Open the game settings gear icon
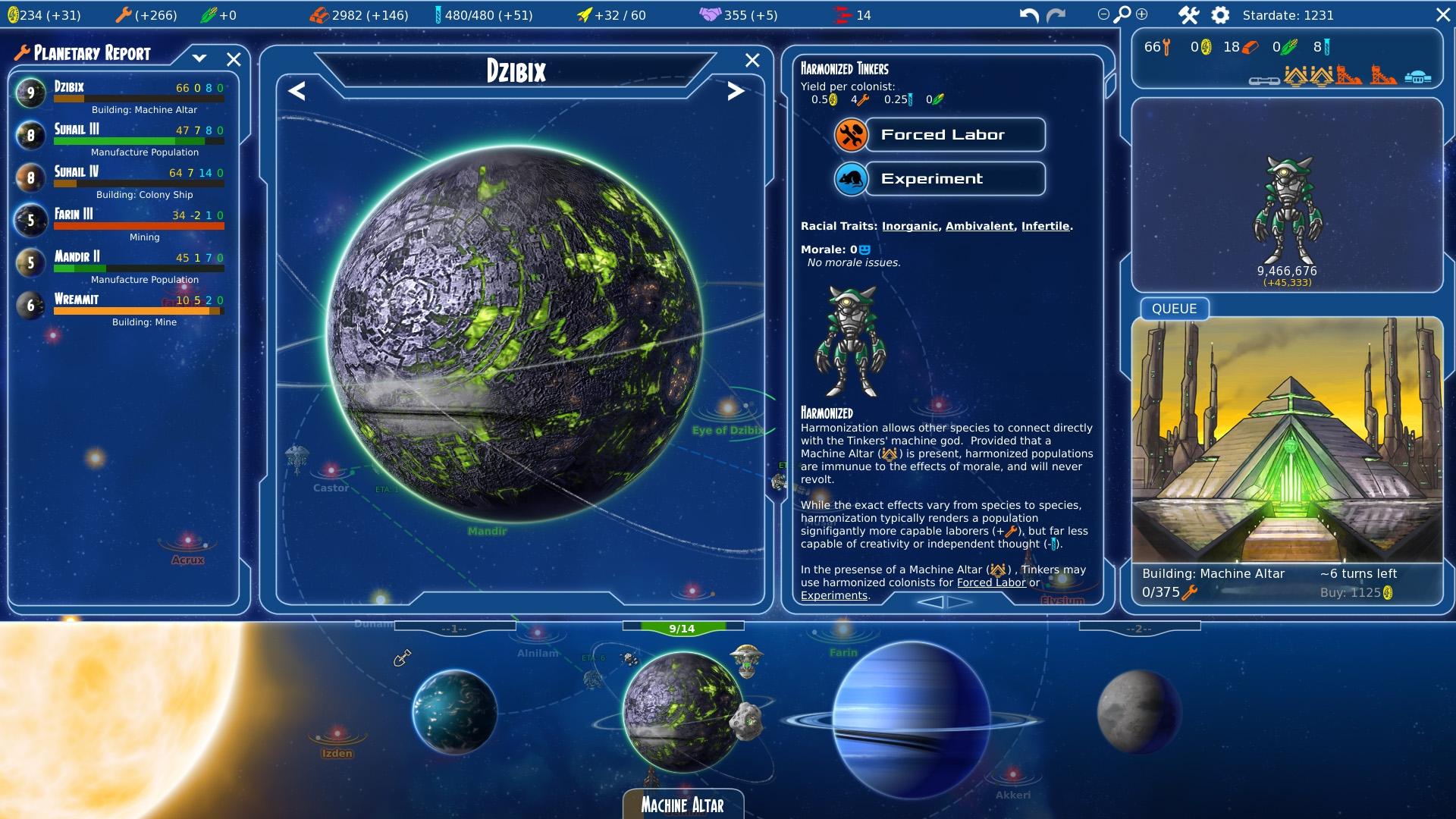1456x819 pixels. pos(1220,14)
